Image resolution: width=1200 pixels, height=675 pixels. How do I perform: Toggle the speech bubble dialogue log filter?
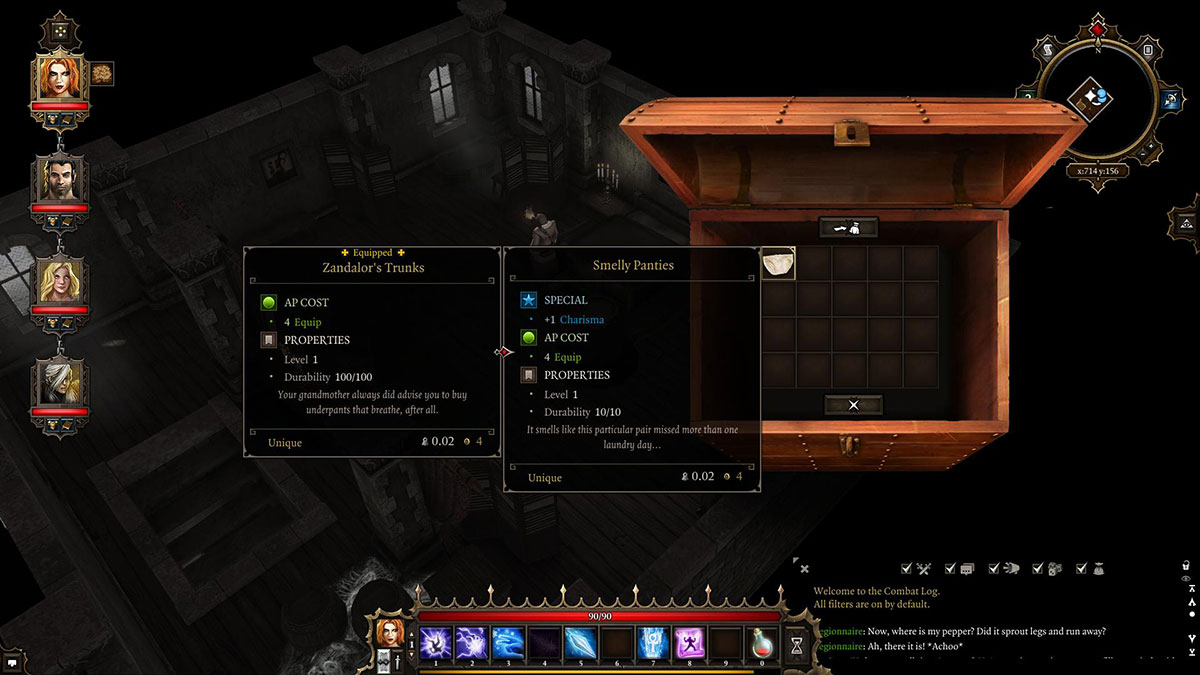pyautogui.click(x=967, y=568)
